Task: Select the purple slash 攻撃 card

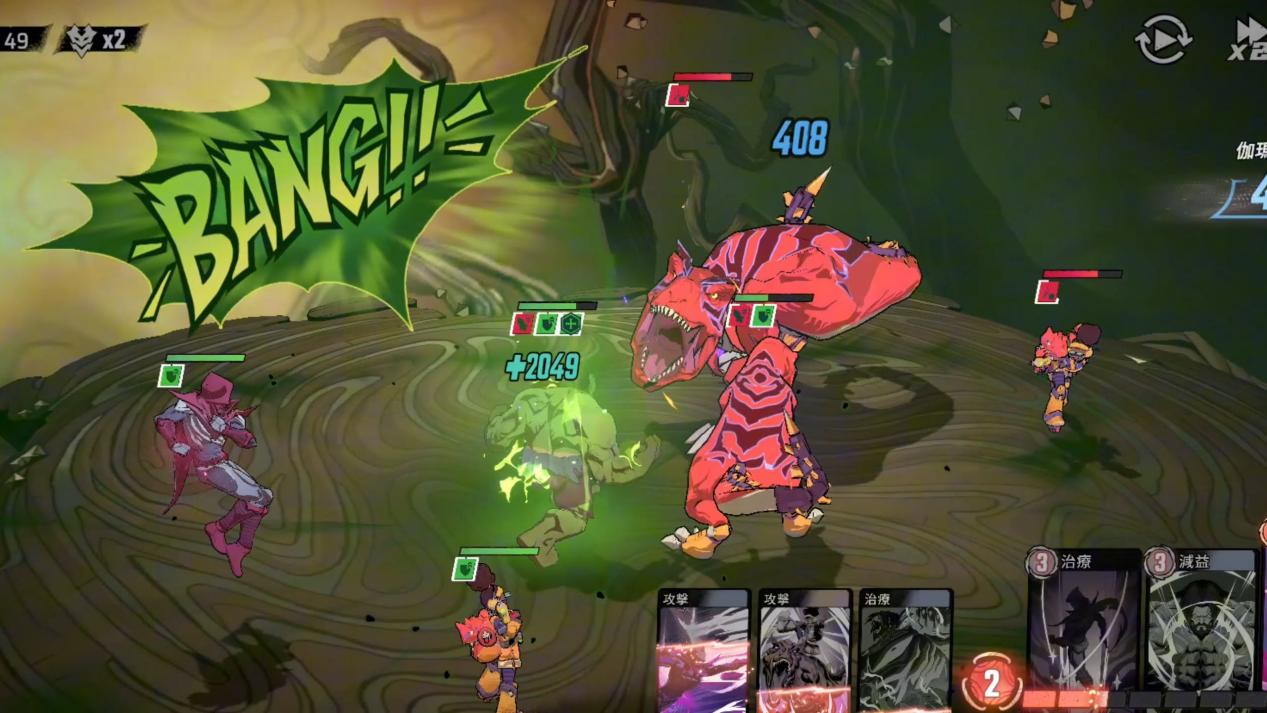Action: tap(704, 650)
